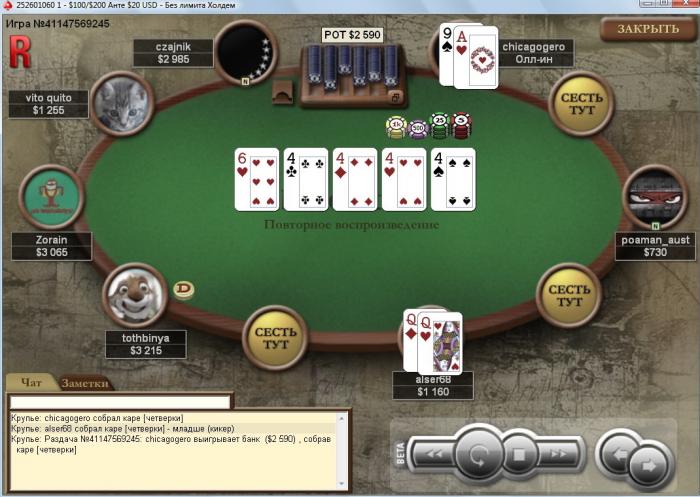Fast-forward the hand replay

coord(559,455)
